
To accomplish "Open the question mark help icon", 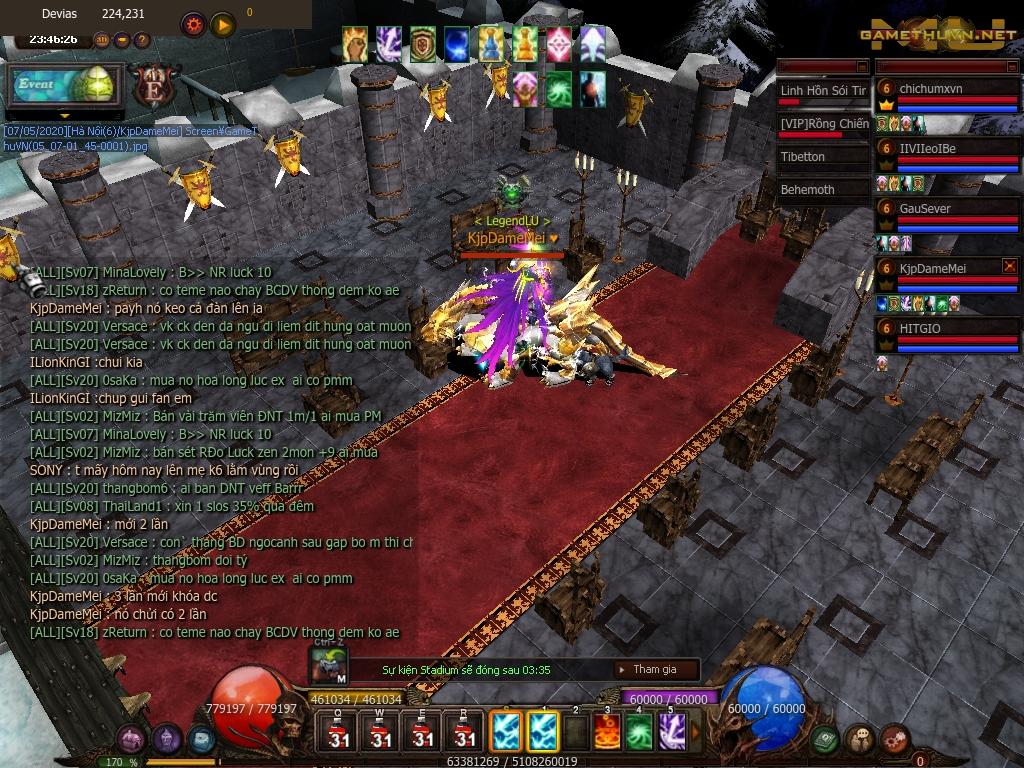I will (x=142, y=41).
